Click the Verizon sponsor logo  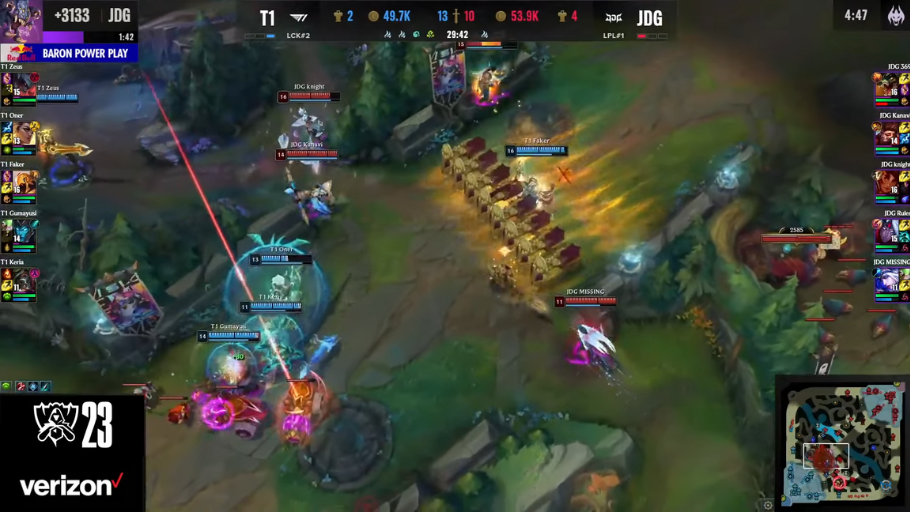pos(72,487)
